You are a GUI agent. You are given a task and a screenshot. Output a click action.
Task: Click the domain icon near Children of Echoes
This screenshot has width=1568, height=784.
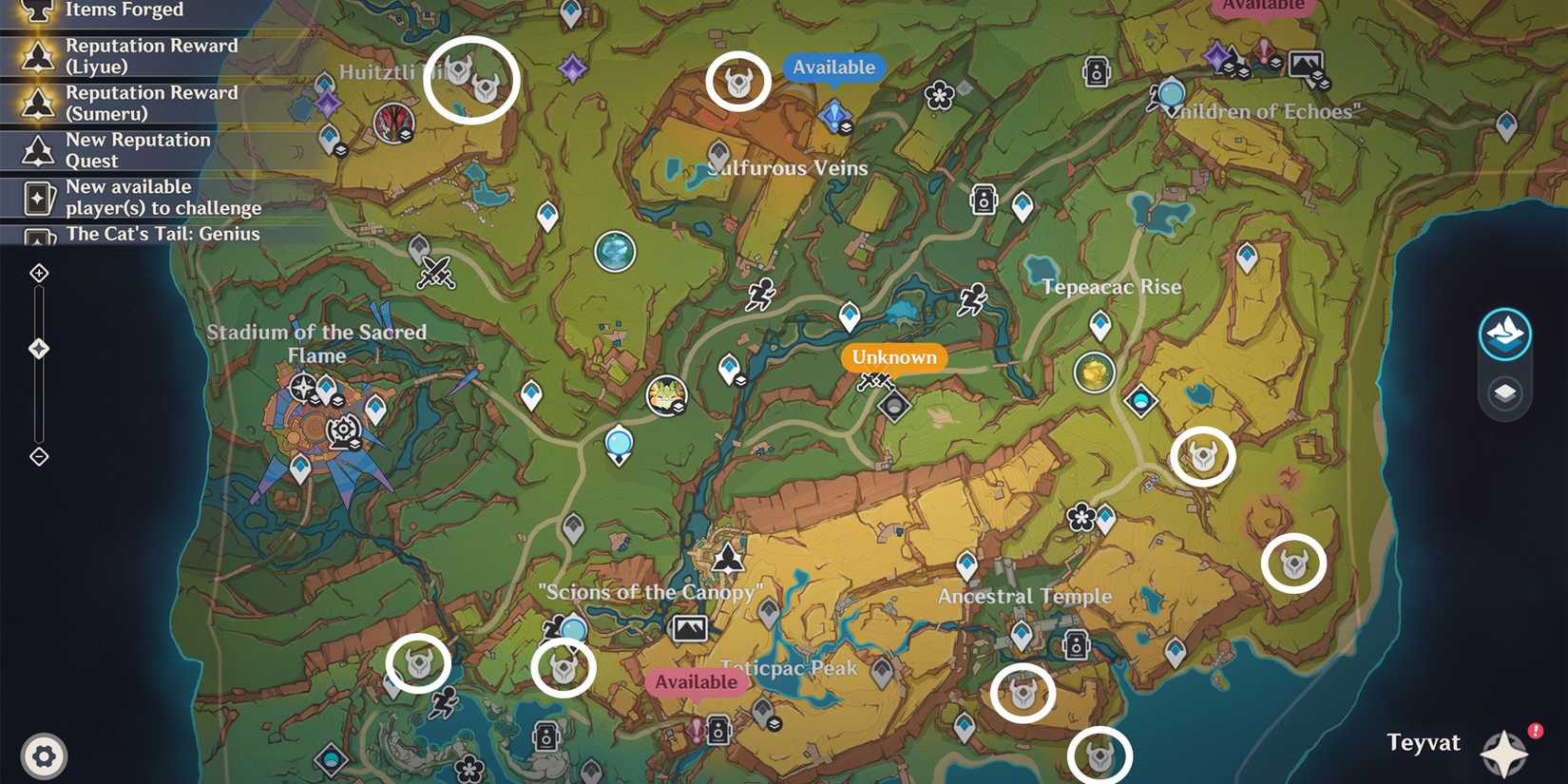coord(1095,72)
